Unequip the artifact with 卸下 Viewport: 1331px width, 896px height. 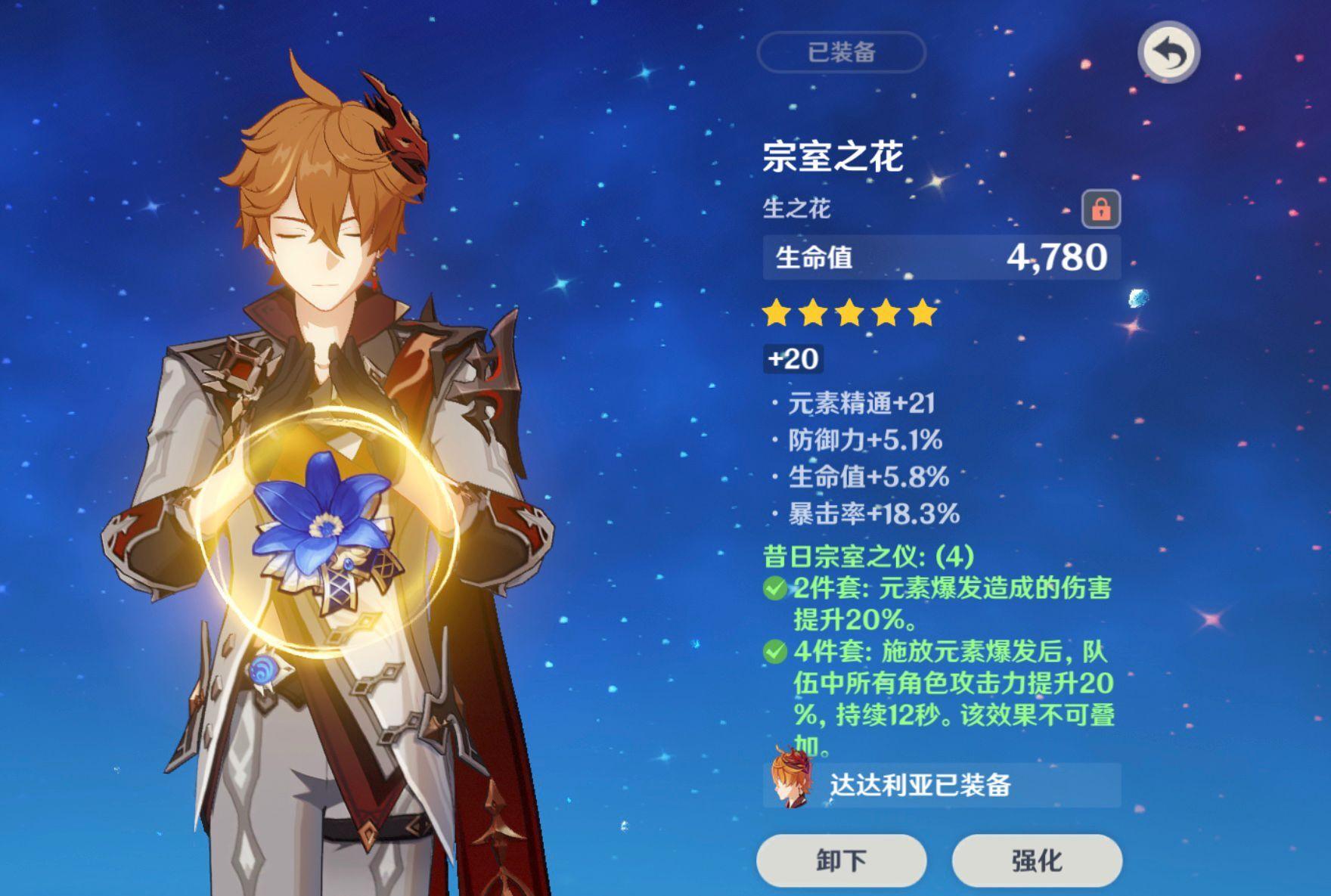(x=841, y=860)
